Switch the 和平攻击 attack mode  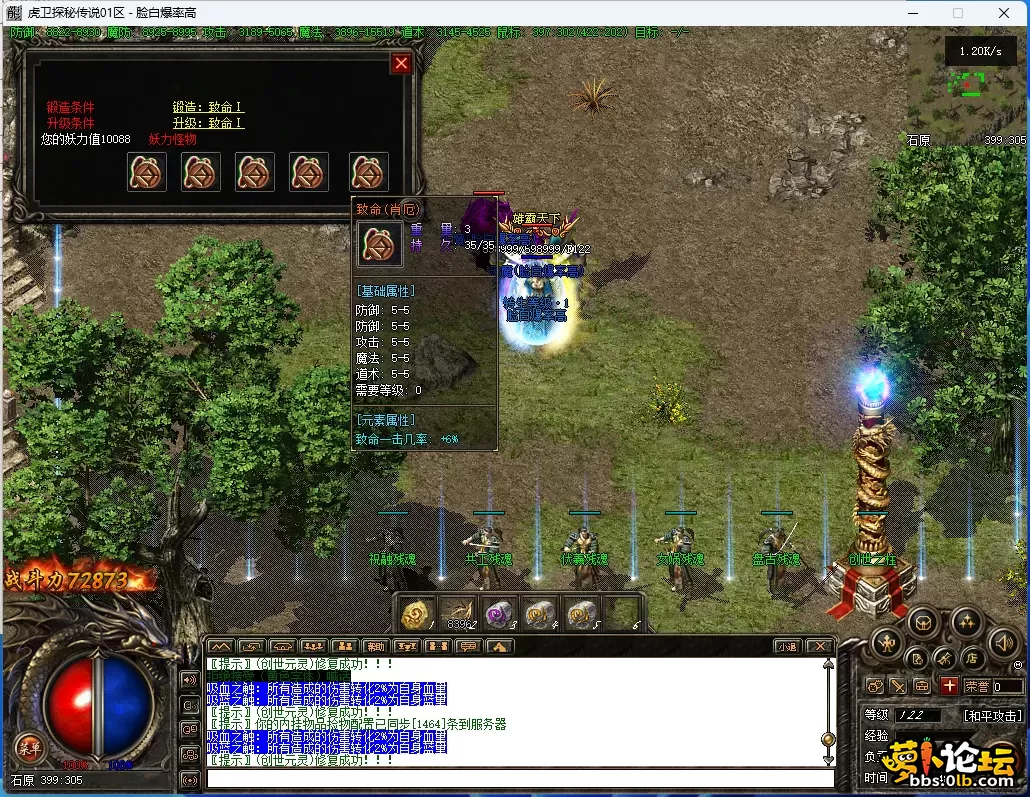[992, 716]
